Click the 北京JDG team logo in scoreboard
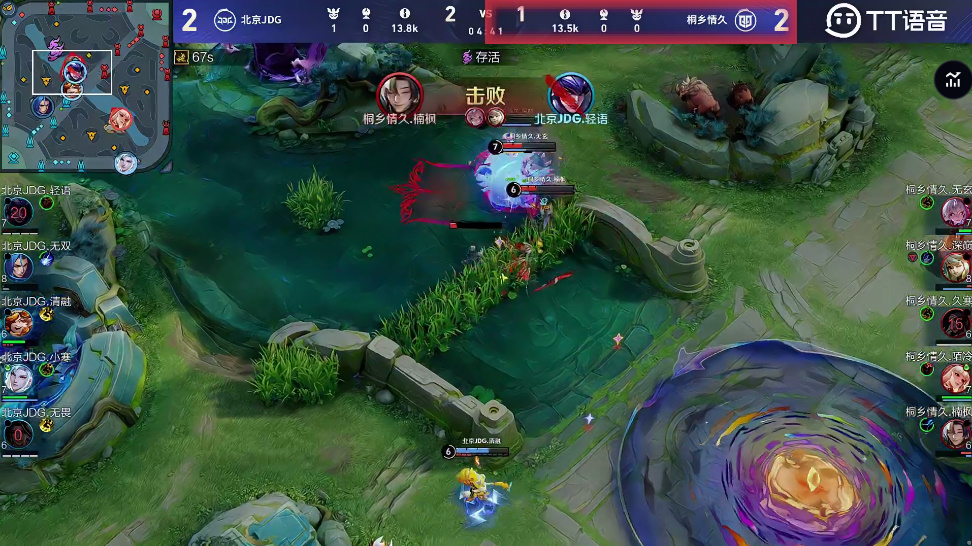Viewport: 972px width, 546px height. click(225, 19)
